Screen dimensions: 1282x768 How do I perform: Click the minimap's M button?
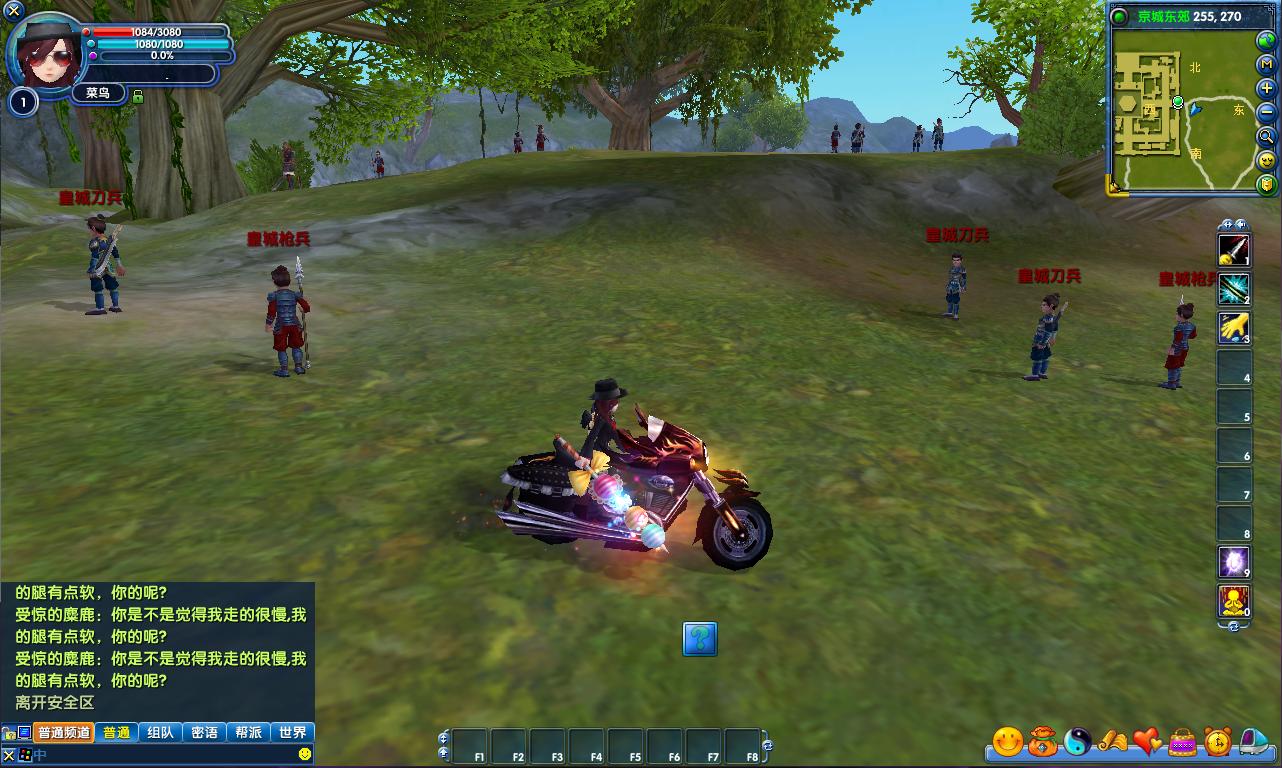coord(1267,64)
